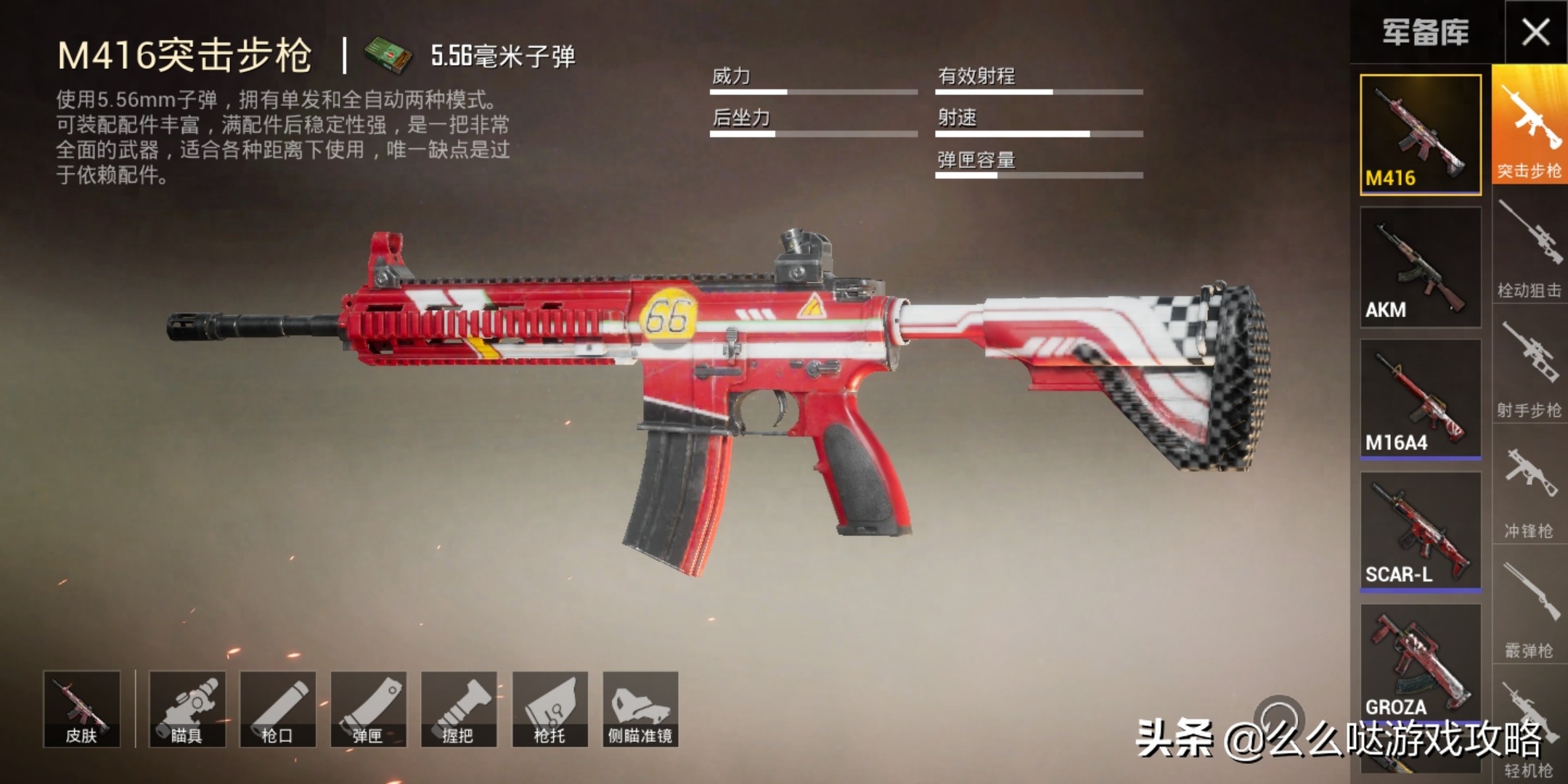The height and width of the screenshot is (784, 1568).
Task: Select the 握把 grip attachment slot
Action: point(459,709)
